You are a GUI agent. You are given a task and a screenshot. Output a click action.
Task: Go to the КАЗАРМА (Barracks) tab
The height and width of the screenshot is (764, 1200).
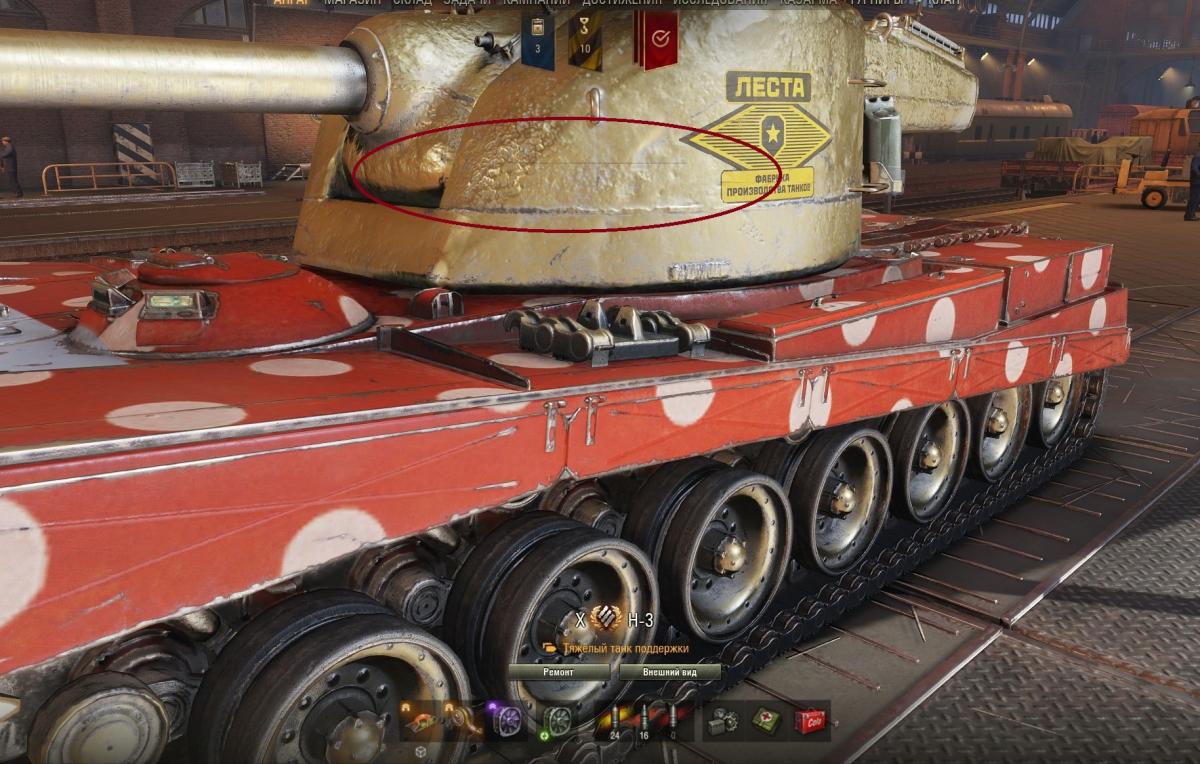[808, 3]
